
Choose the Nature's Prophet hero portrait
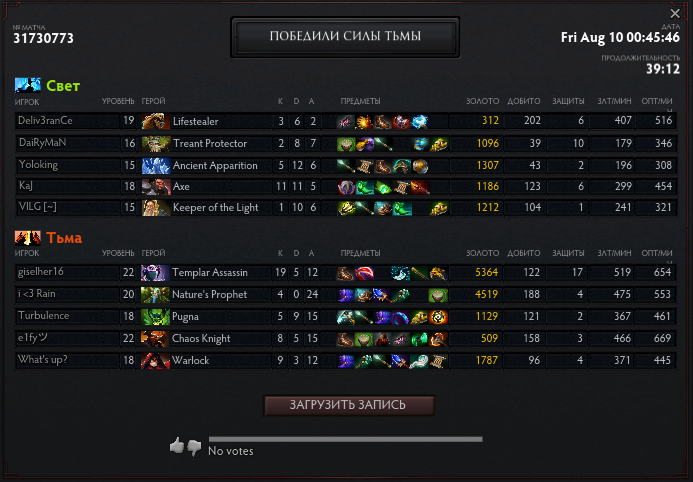point(155,294)
